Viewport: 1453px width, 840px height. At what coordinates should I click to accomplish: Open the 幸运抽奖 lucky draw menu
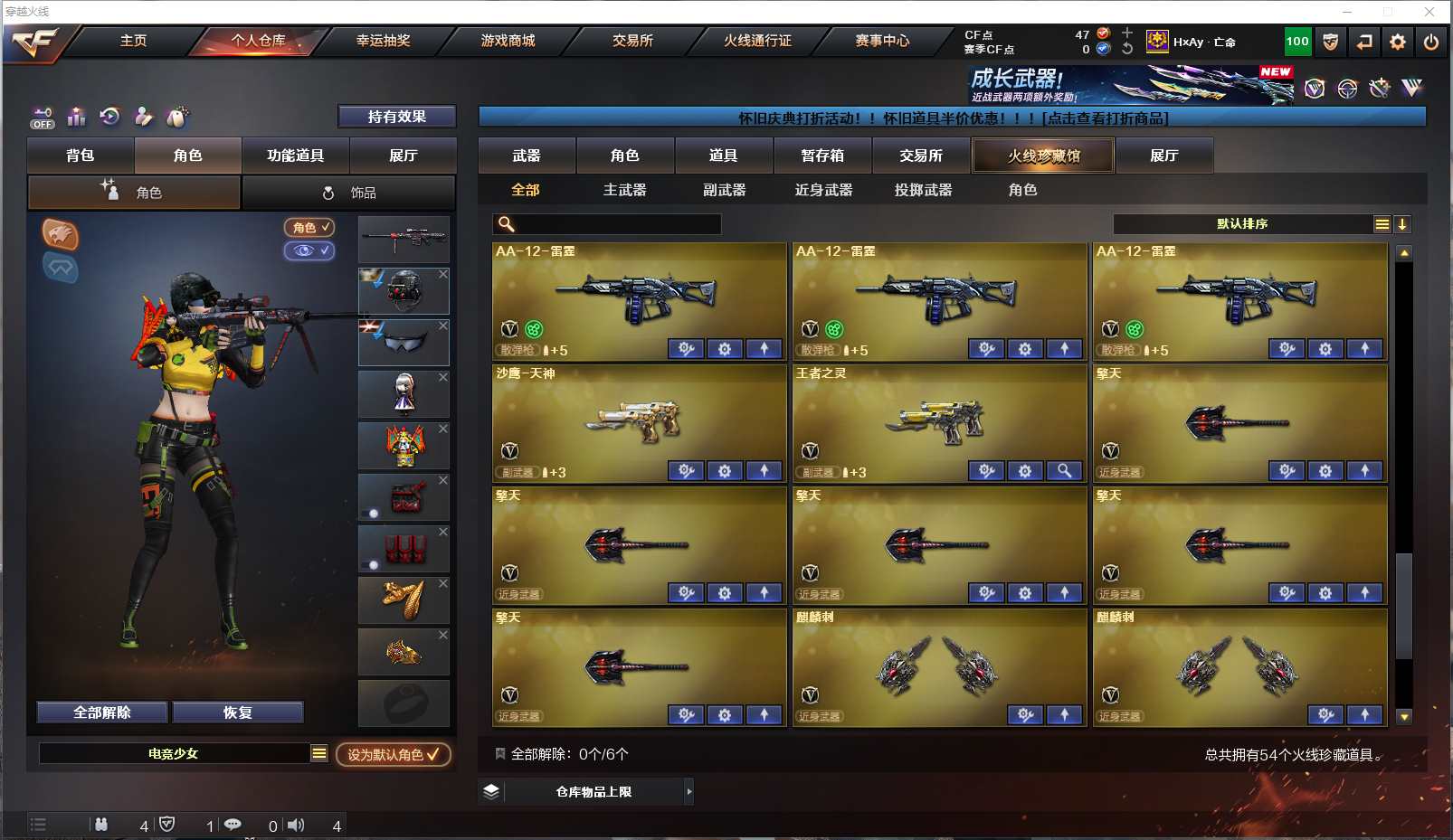pos(383,41)
